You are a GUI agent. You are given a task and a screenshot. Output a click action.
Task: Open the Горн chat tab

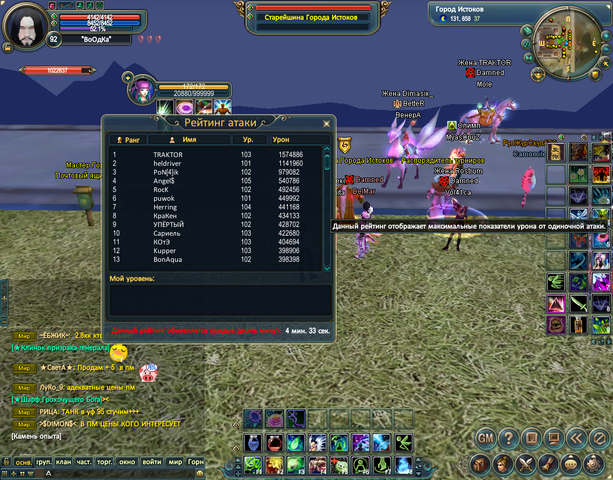point(197,462)
